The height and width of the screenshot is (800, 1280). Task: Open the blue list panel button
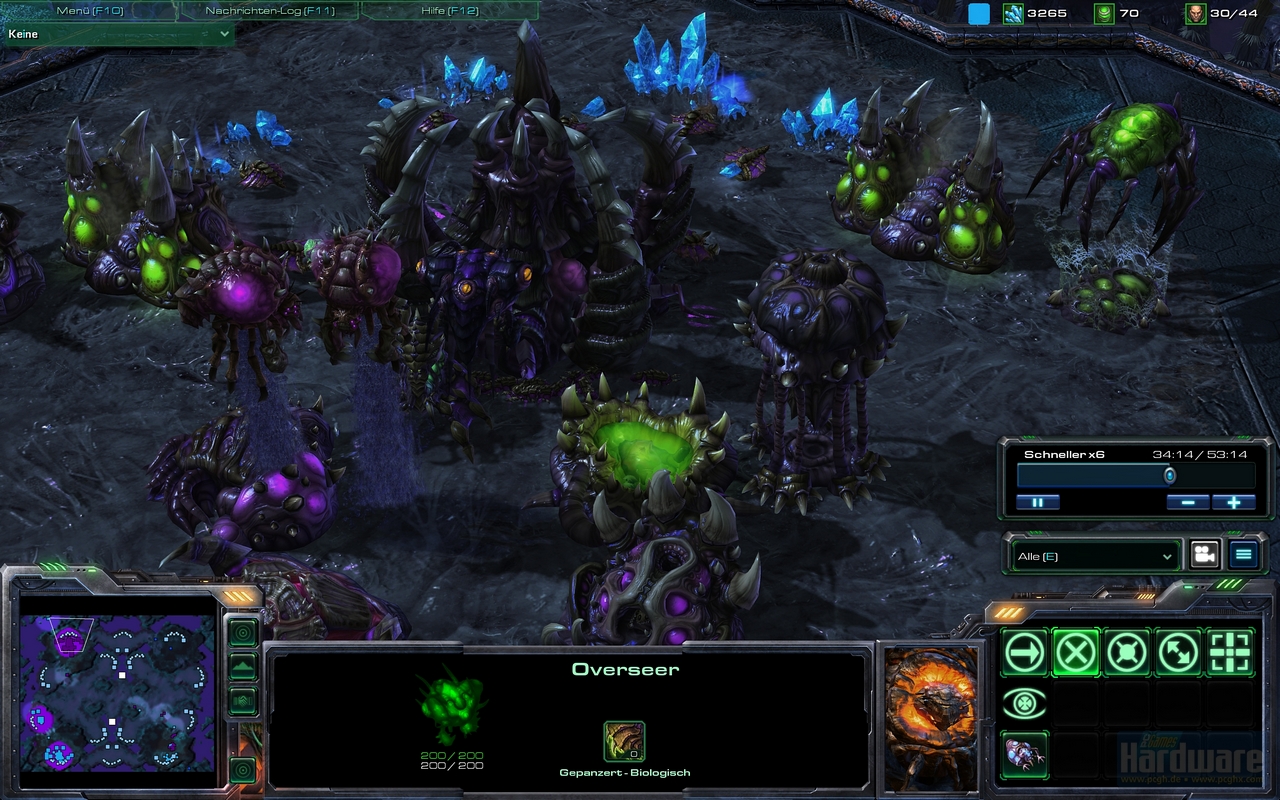pos(1243,555)
